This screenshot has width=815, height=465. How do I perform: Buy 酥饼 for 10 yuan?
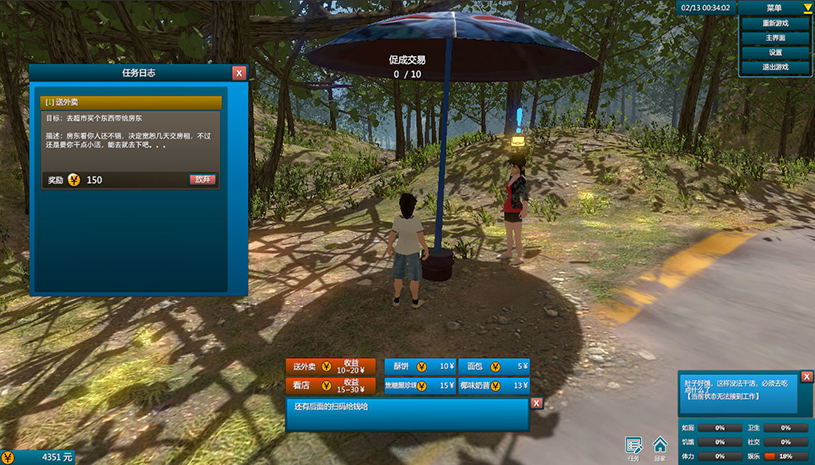click(x=419, y=367)
